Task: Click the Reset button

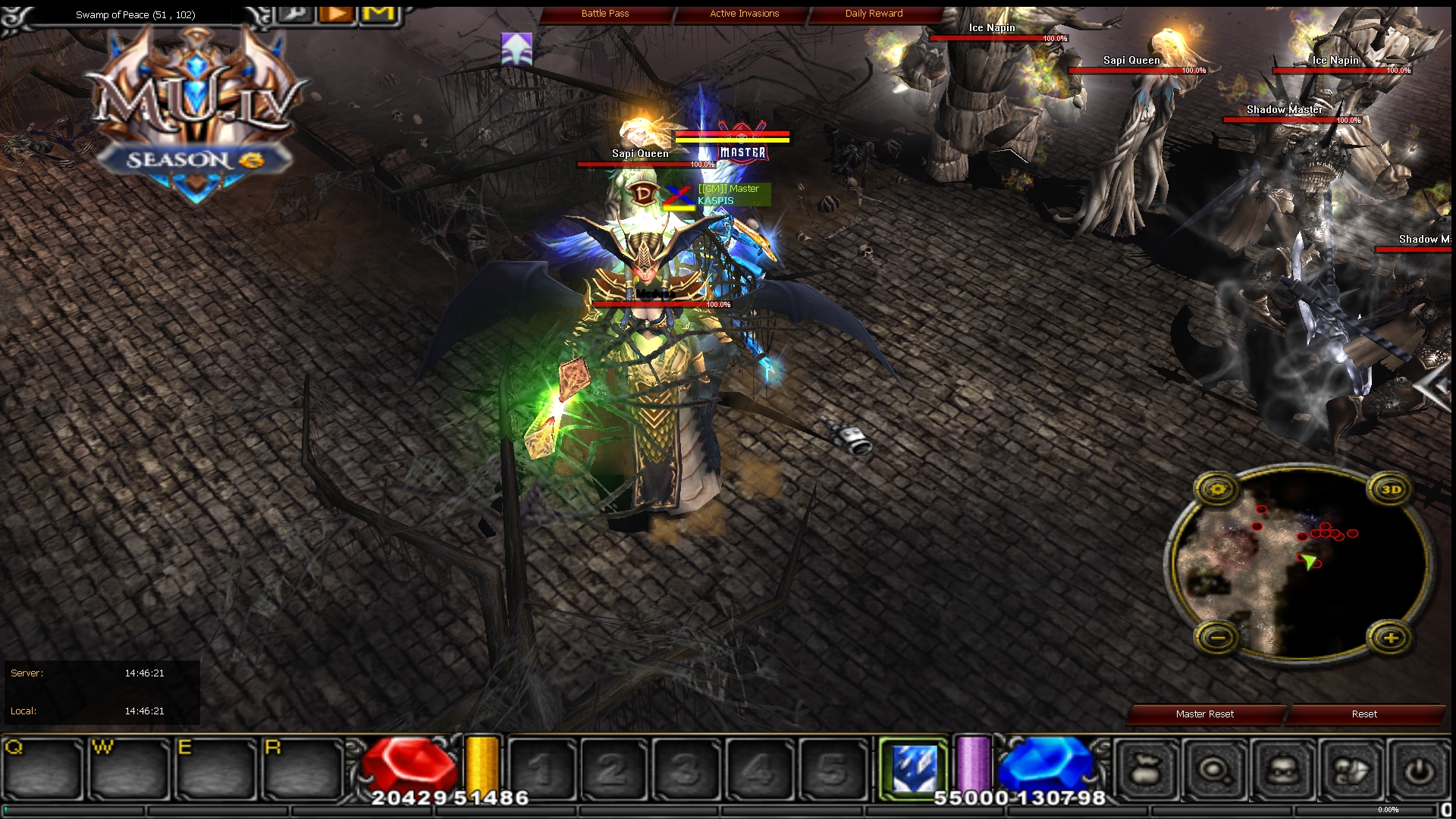Action: (1364, 714)
